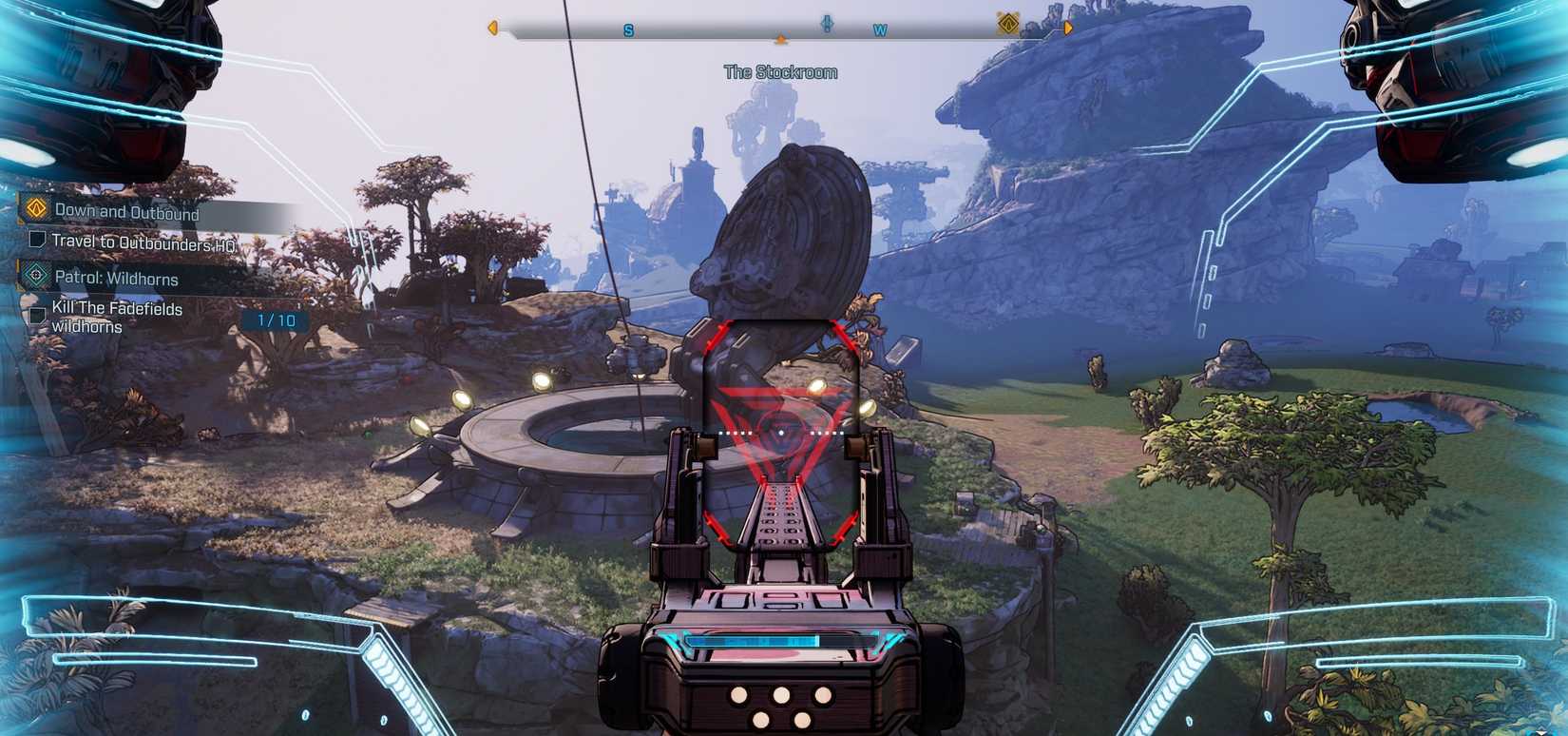Click the blue fast travel icon on the compass
Screen dimensions: 1568x736
(x=827, y=26)
